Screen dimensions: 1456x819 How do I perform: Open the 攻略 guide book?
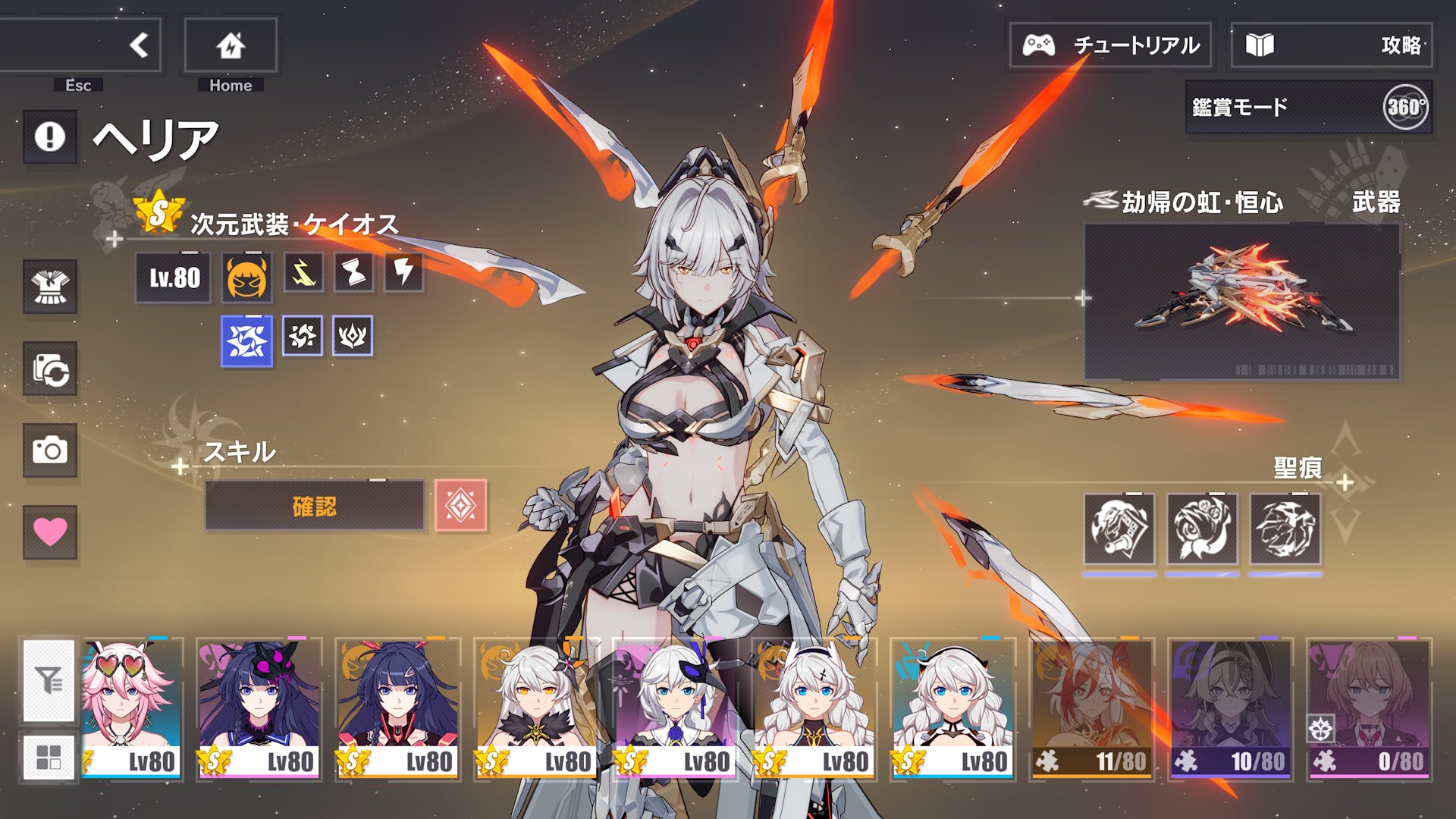1332,45
